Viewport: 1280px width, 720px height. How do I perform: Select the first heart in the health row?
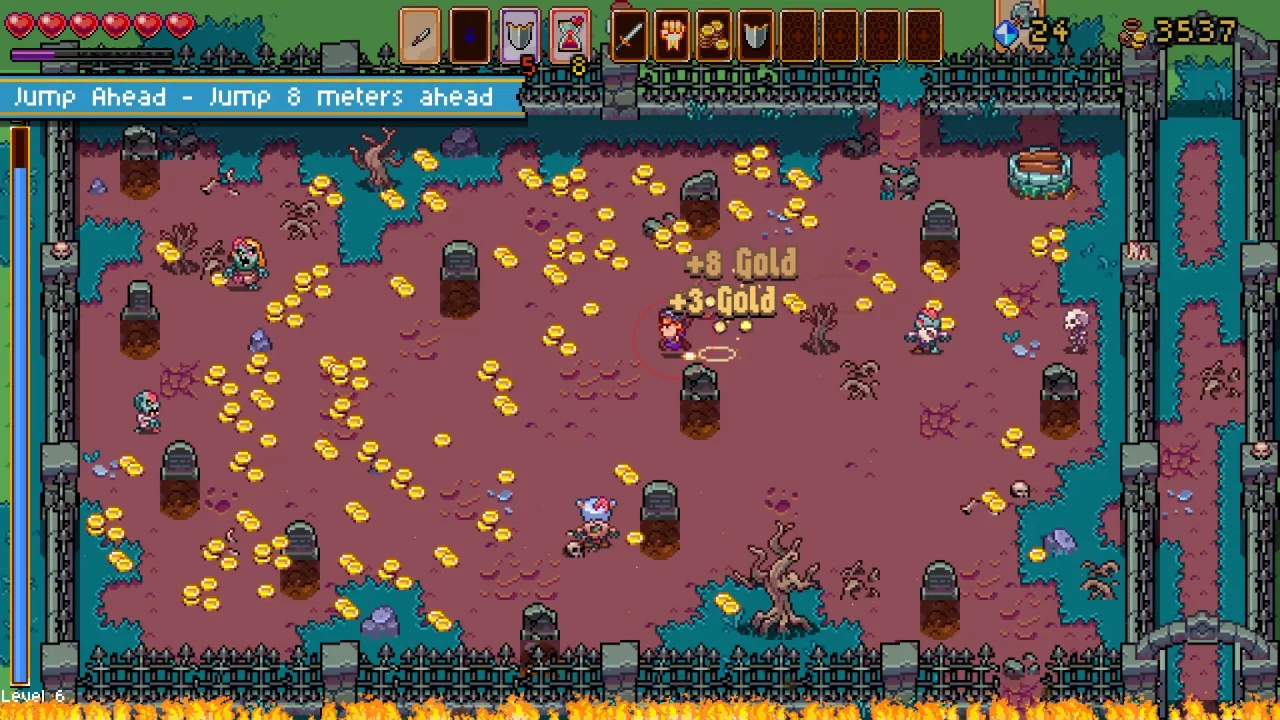(x=21, y=25)
